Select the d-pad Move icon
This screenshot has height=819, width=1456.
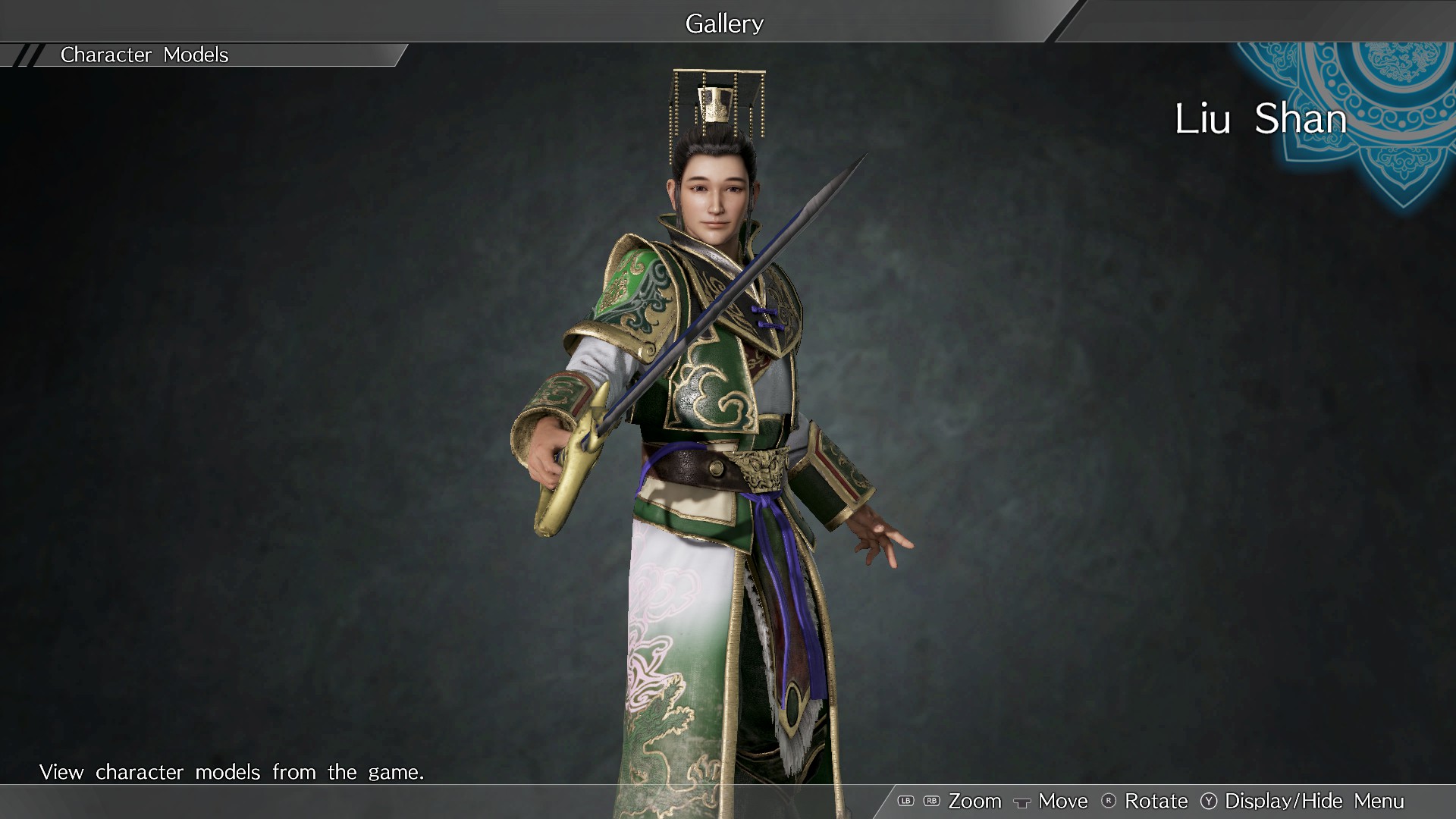pos(1024,802)
